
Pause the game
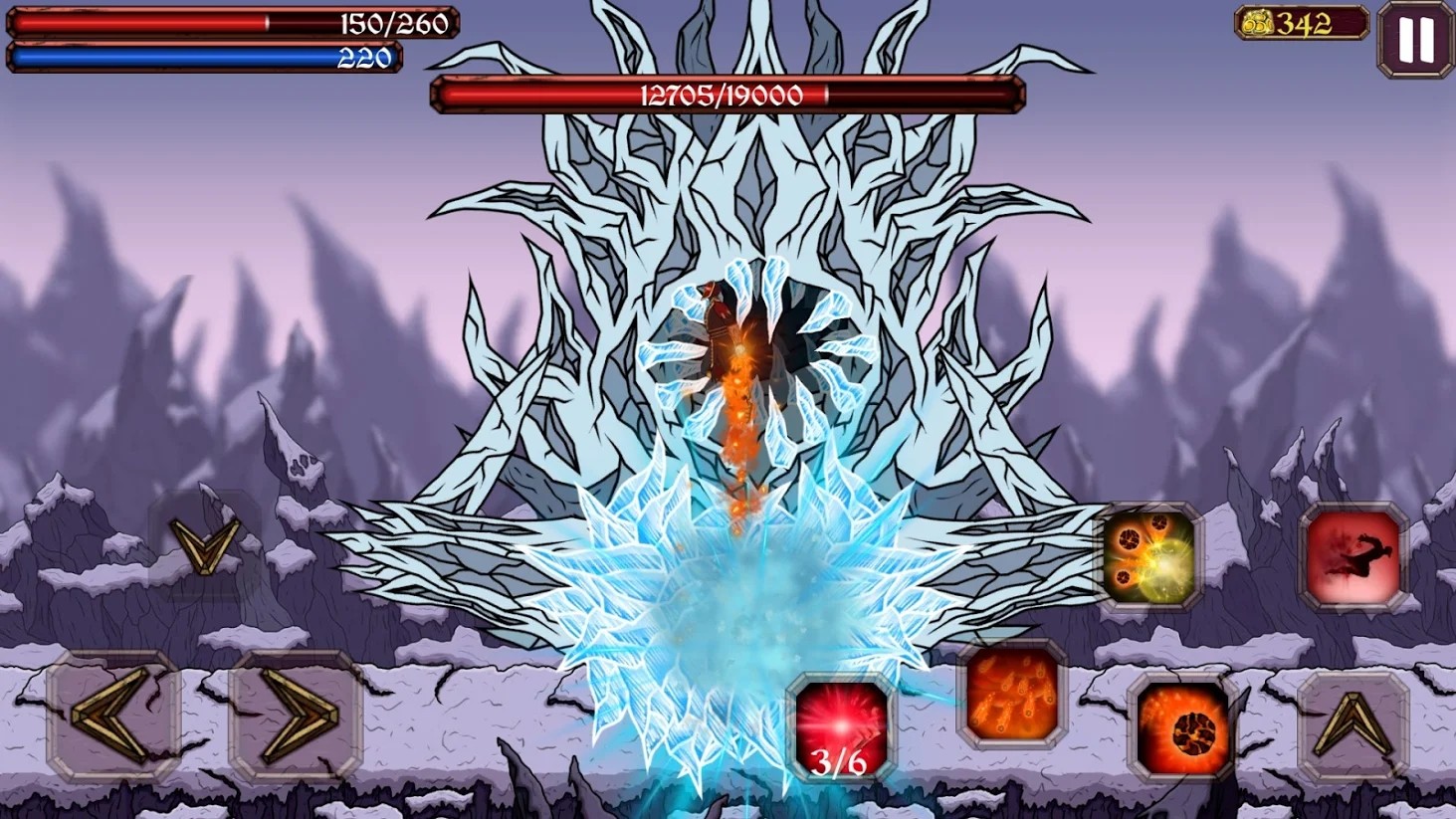[x=1414, y=40]
